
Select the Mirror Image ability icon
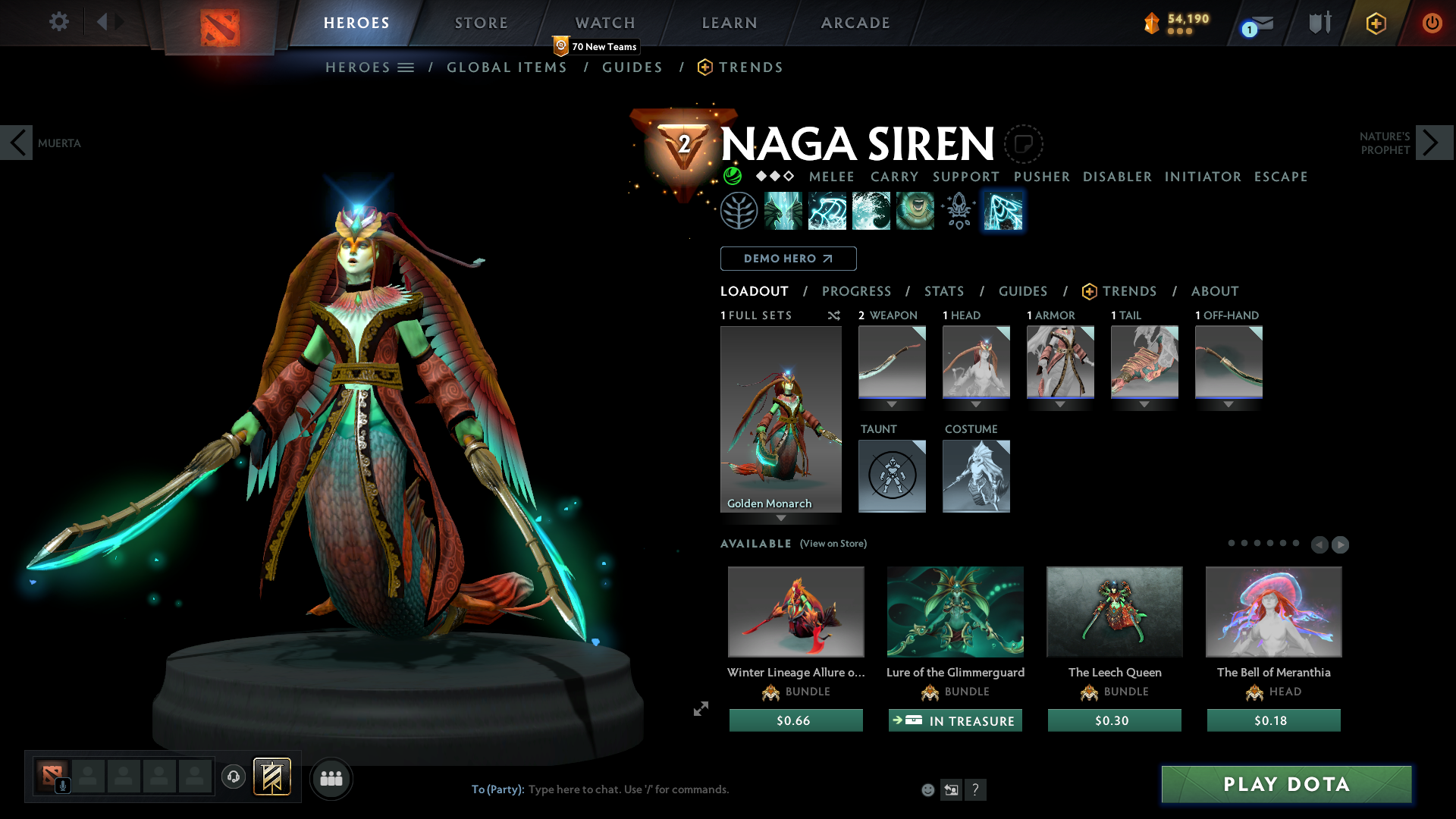(x=783, y=210)
